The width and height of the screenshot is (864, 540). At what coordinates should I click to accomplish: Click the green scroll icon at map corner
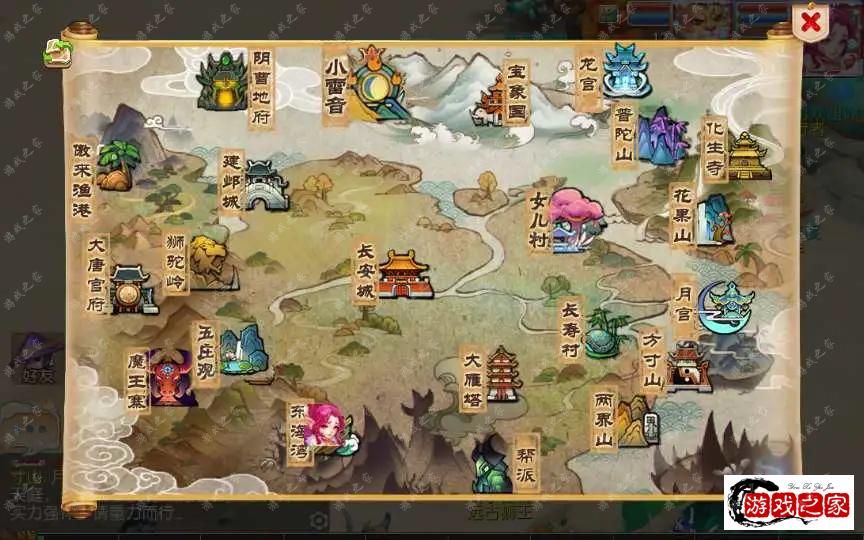(x=56, y=51)
